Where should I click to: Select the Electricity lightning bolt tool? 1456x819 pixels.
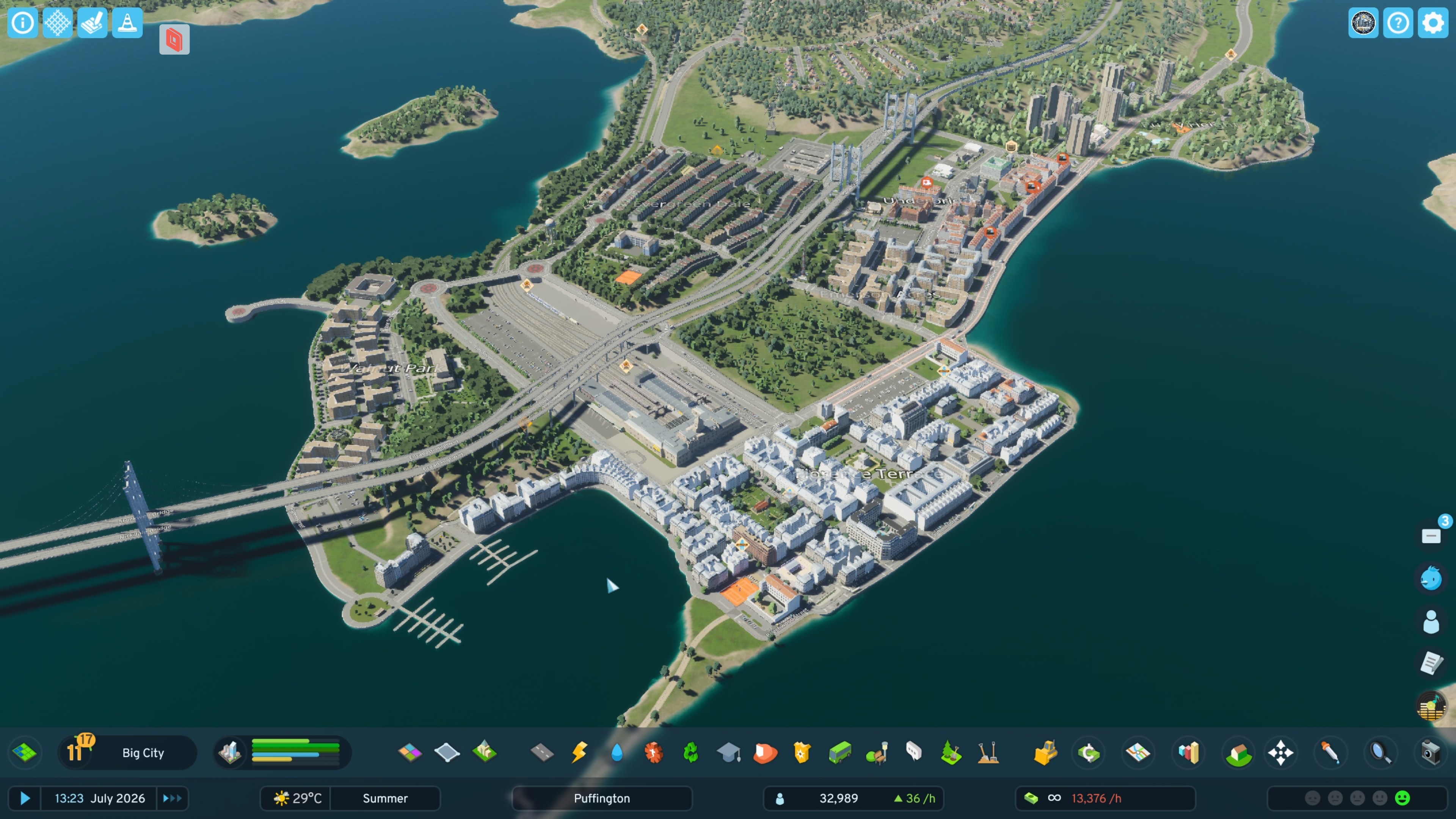coord(579,752)
